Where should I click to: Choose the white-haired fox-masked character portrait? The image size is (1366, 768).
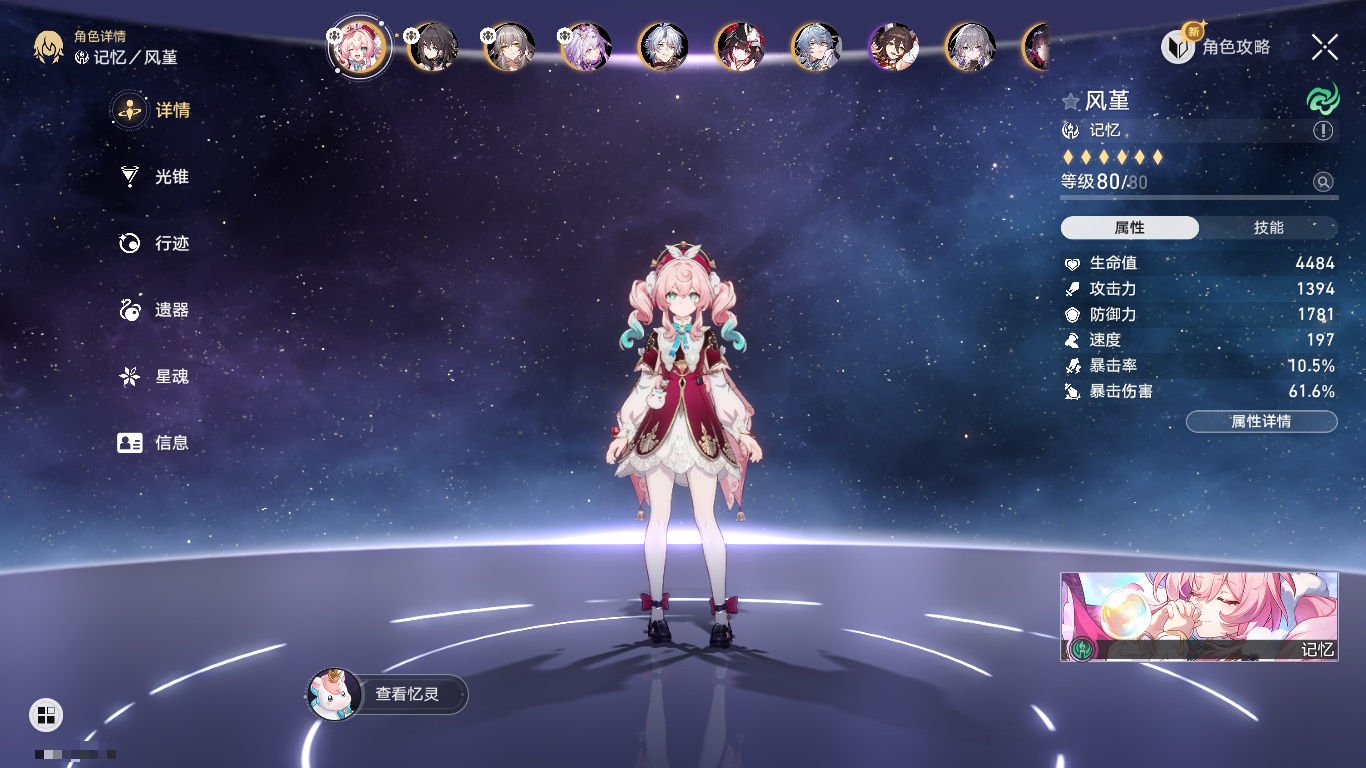[x=740, y=46]
